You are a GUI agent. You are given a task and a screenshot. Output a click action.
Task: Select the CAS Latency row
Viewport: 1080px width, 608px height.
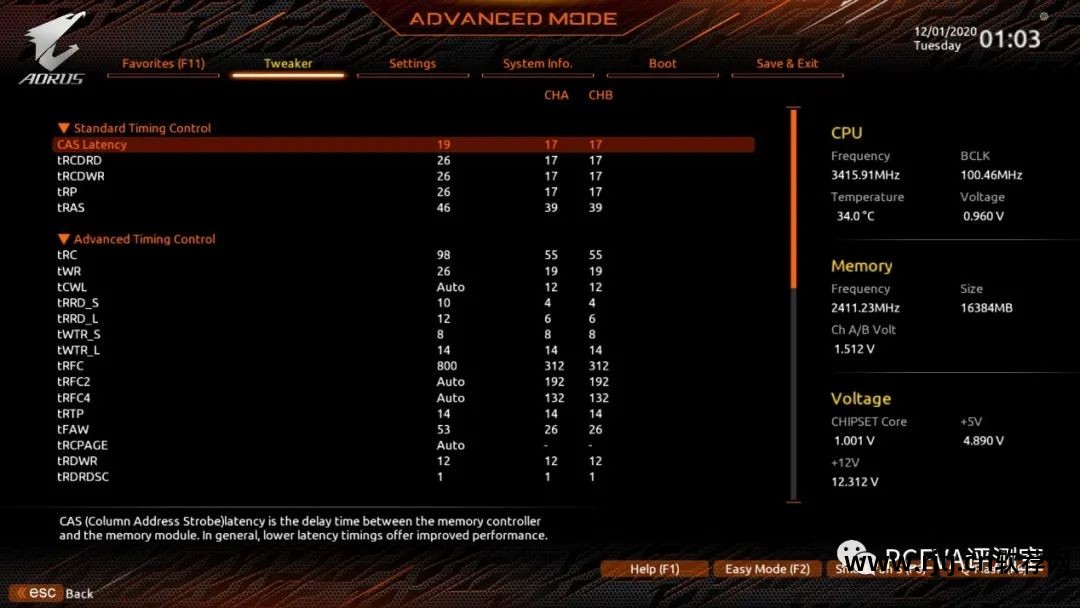[92, 145]
